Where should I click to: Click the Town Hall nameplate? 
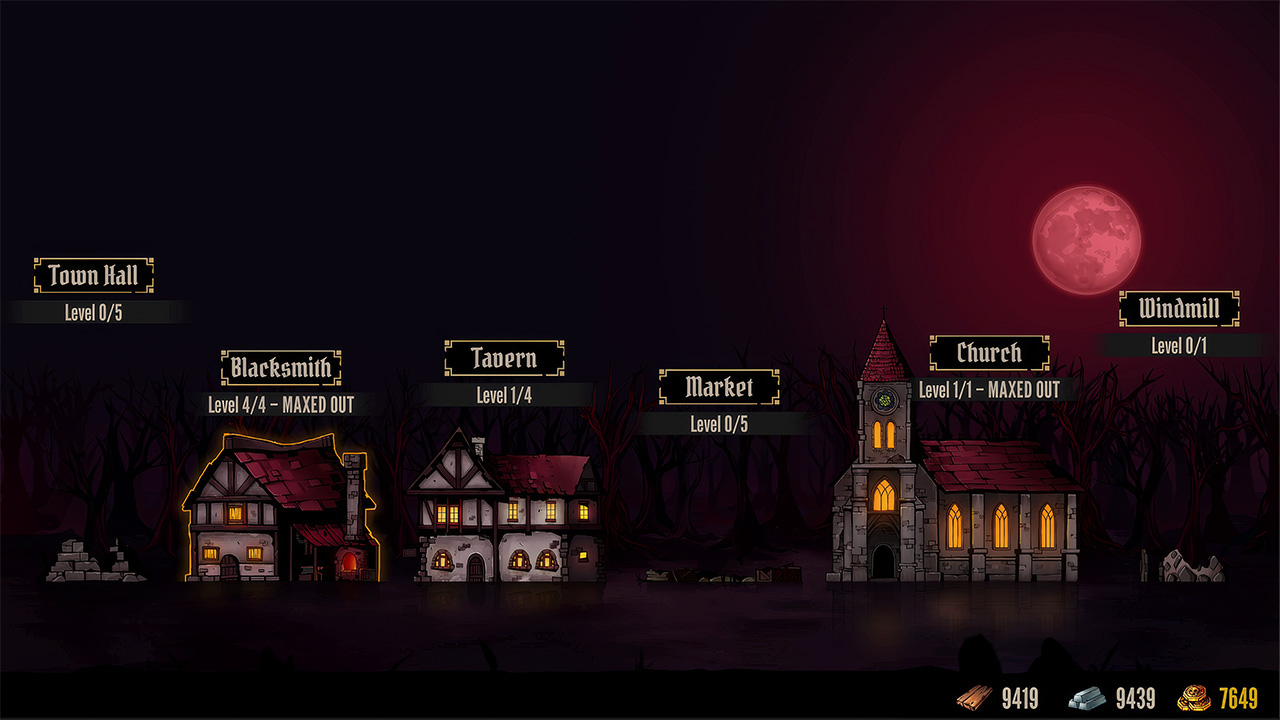click(93, 274)
